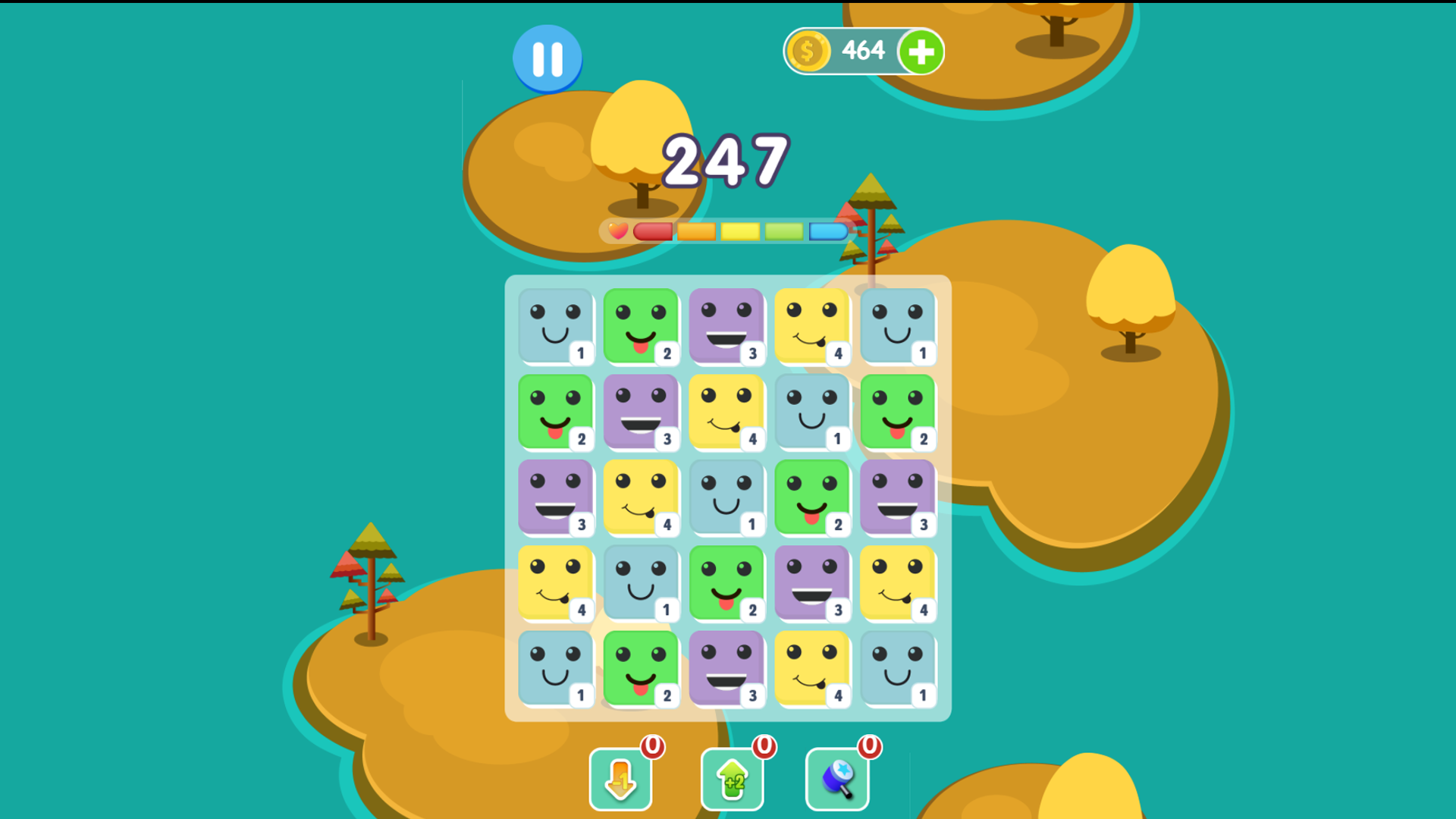Select the yellow tile numbered 4 in bottom row
This screenshot has height=819, width=1456.
pyautogui.click(x=813, y=670)
